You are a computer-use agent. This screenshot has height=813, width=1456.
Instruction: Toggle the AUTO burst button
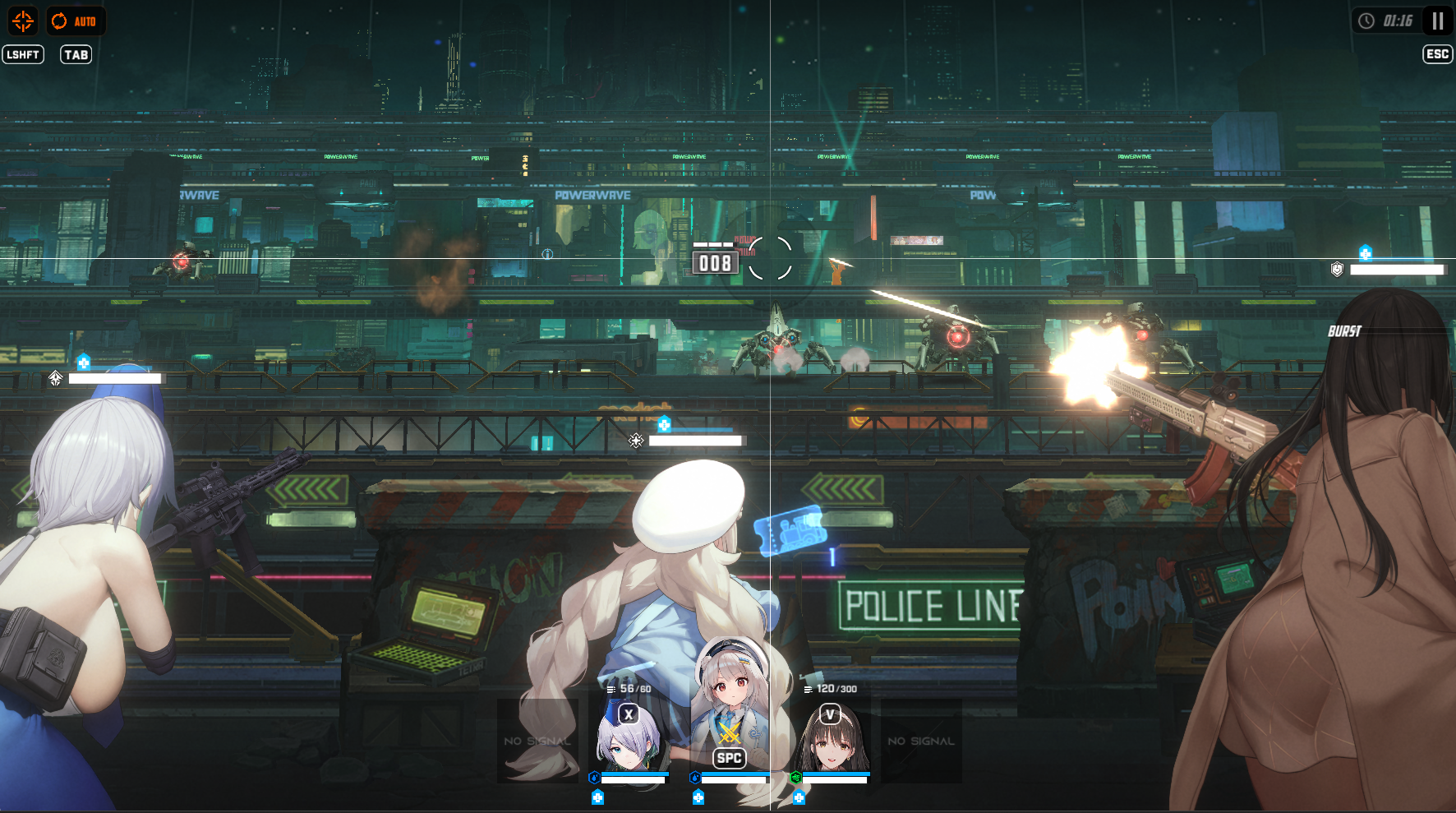[76, 21]
